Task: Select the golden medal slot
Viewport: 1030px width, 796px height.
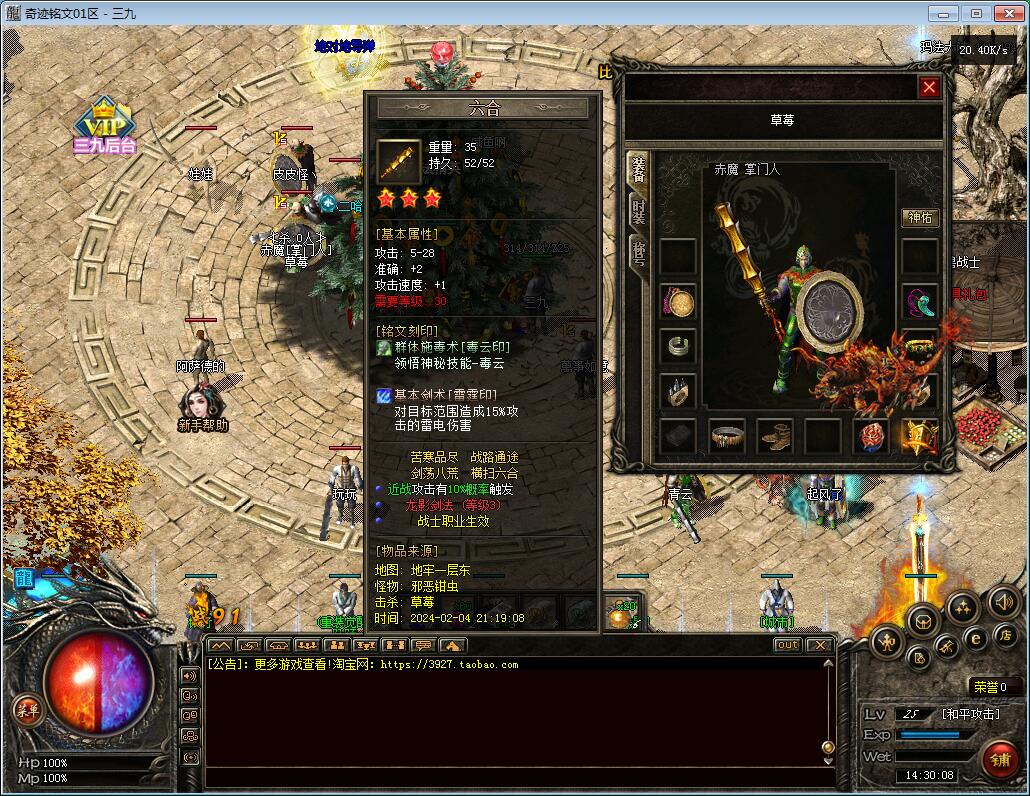Action: point(919,435)
